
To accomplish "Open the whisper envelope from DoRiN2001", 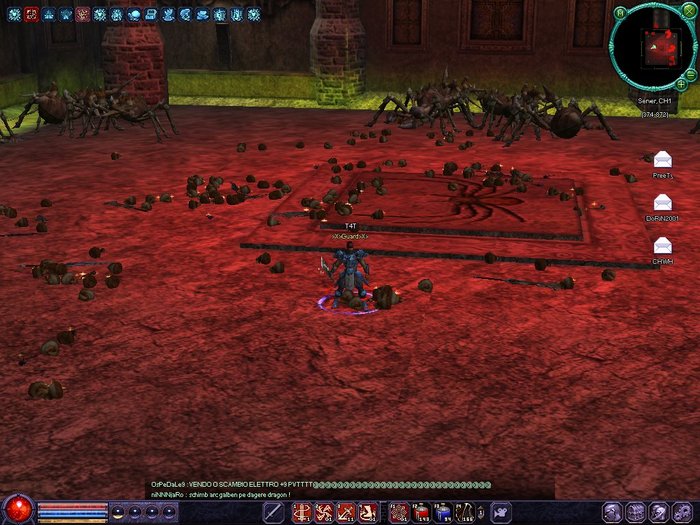I will click(x=662, y=203).
